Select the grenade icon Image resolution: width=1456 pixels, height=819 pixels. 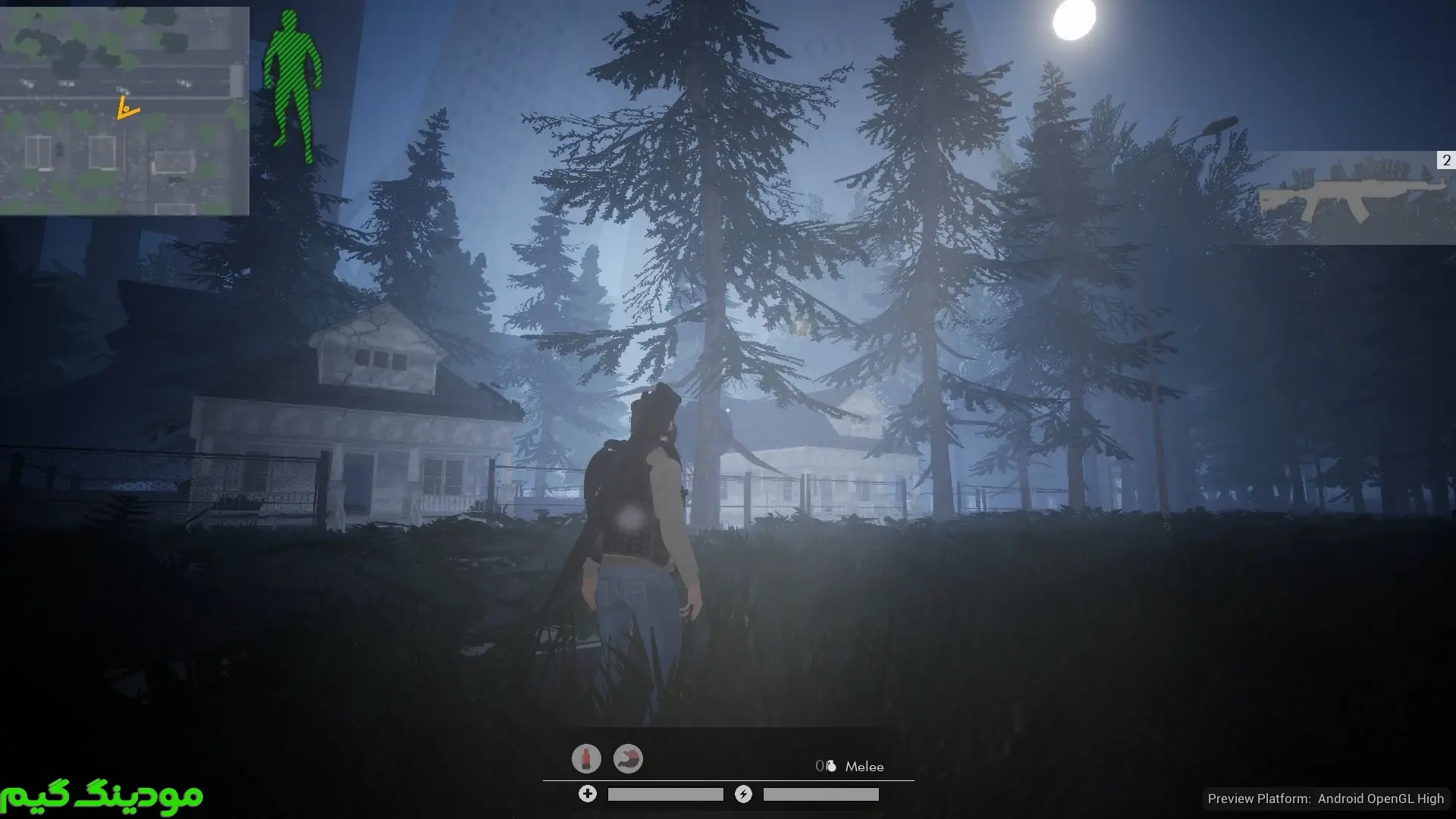click(831, 766)
